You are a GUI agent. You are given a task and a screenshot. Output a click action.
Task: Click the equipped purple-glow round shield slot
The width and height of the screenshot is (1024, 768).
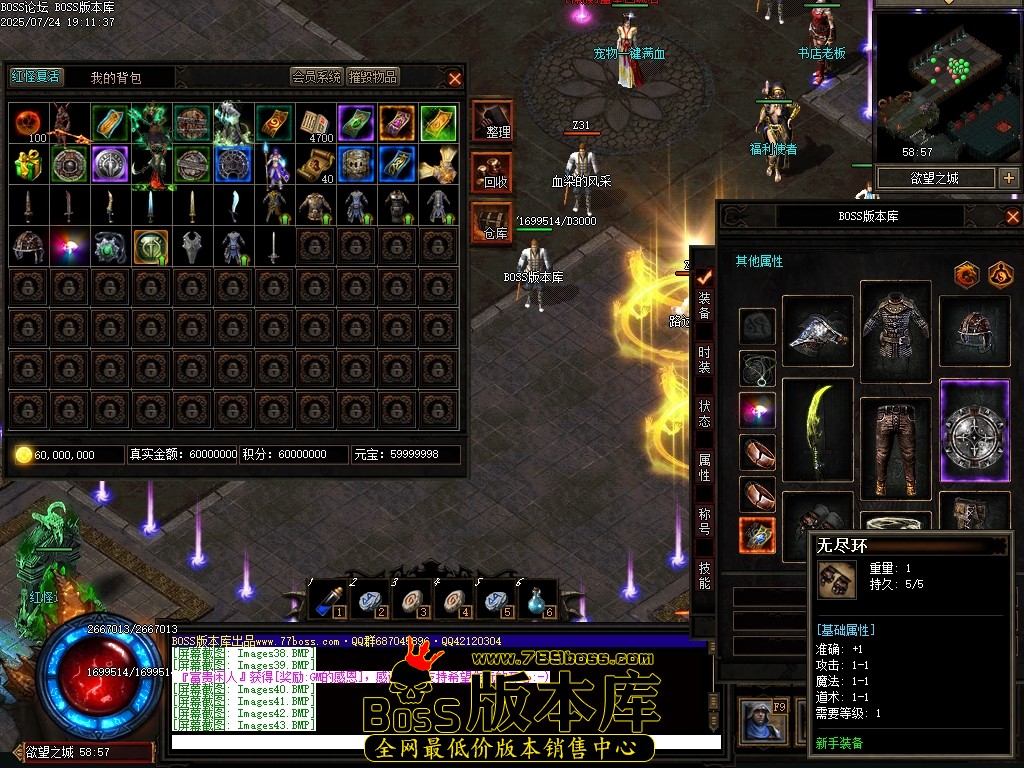click(975, 431)
